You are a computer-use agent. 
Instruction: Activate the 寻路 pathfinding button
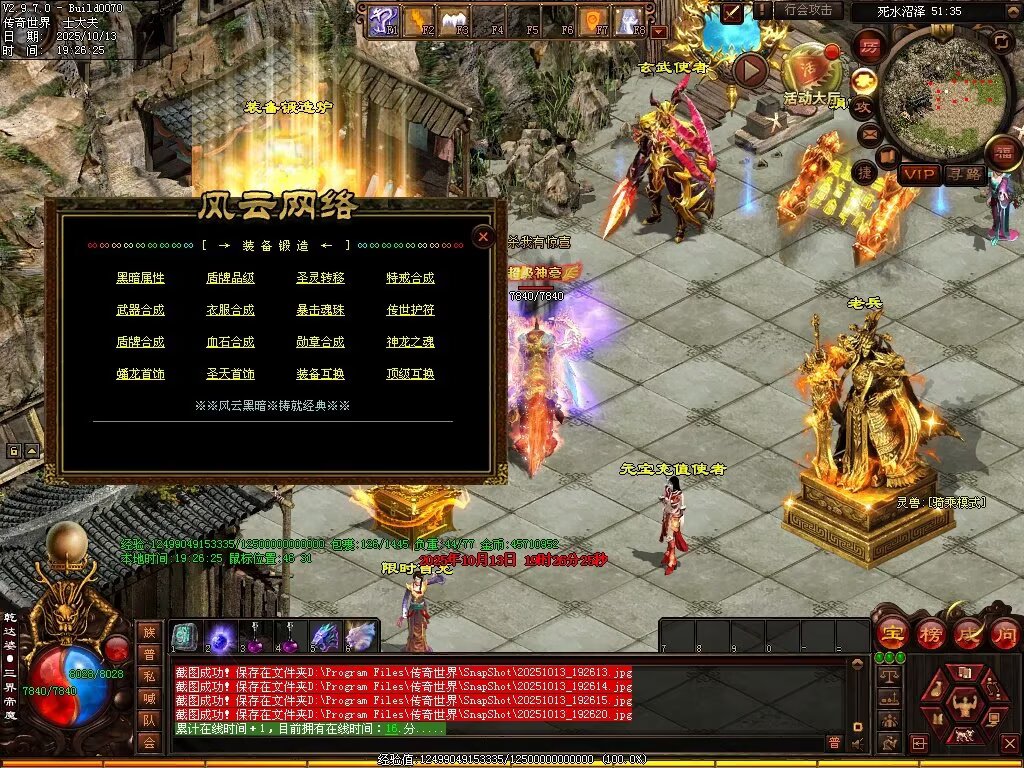point(964,175)
